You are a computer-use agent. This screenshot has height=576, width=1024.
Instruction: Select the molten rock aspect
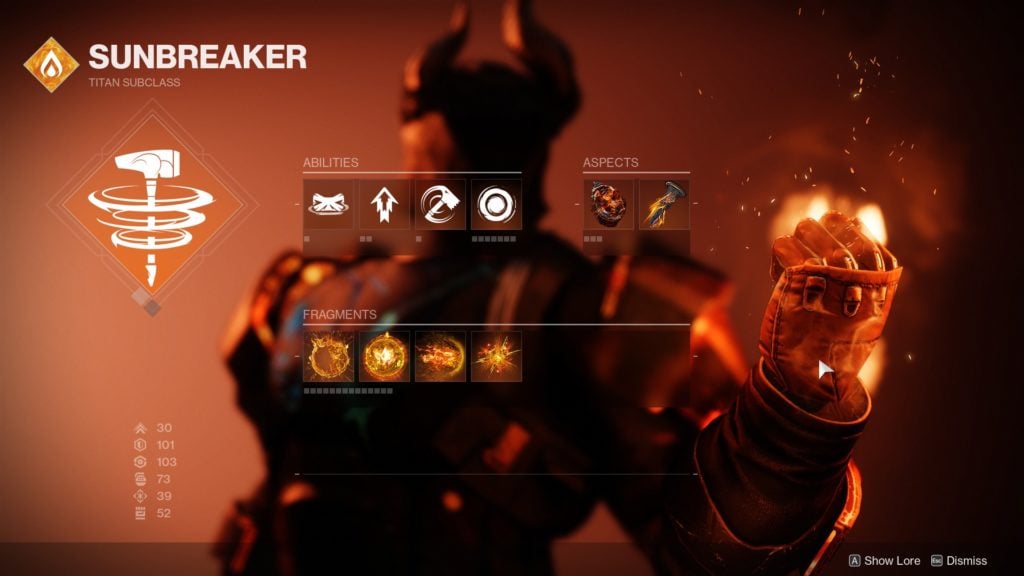tap(608, 205)
